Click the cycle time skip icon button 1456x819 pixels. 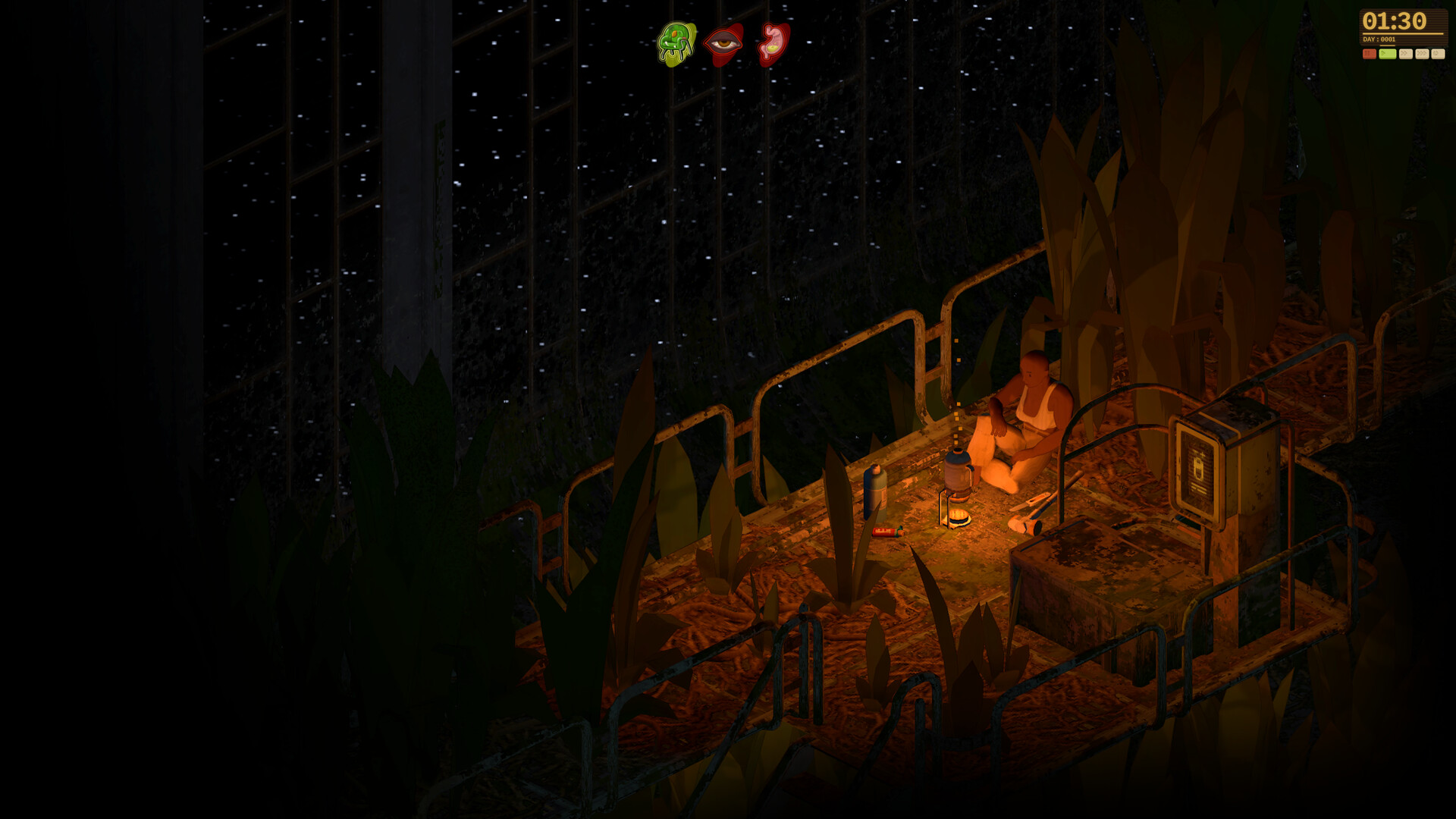[1438, 54]
